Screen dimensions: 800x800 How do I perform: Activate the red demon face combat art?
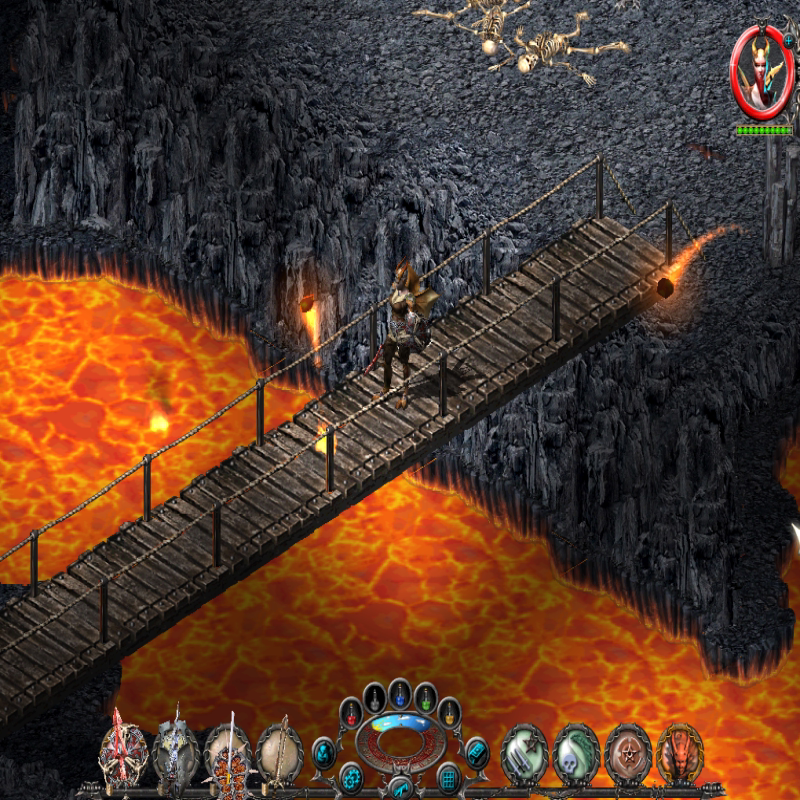click(x=680, y=752)
